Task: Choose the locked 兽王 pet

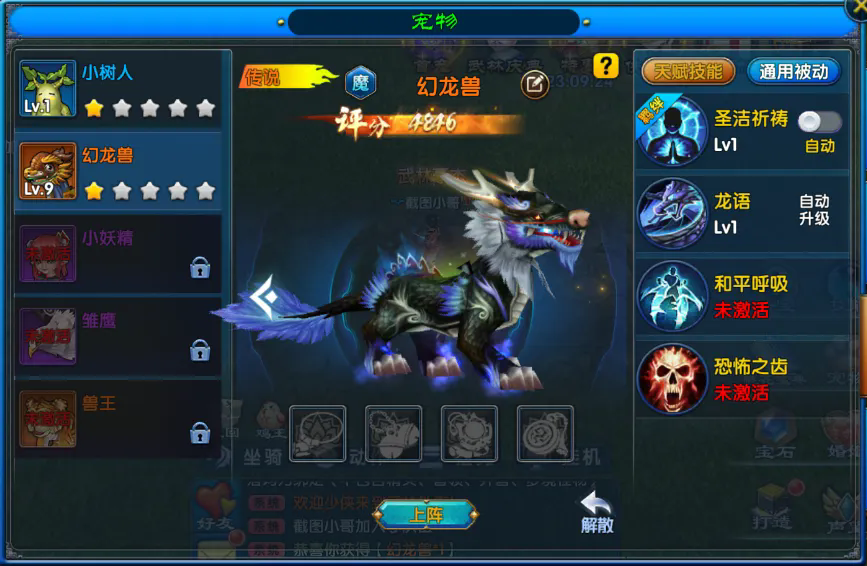Action: 120,419
